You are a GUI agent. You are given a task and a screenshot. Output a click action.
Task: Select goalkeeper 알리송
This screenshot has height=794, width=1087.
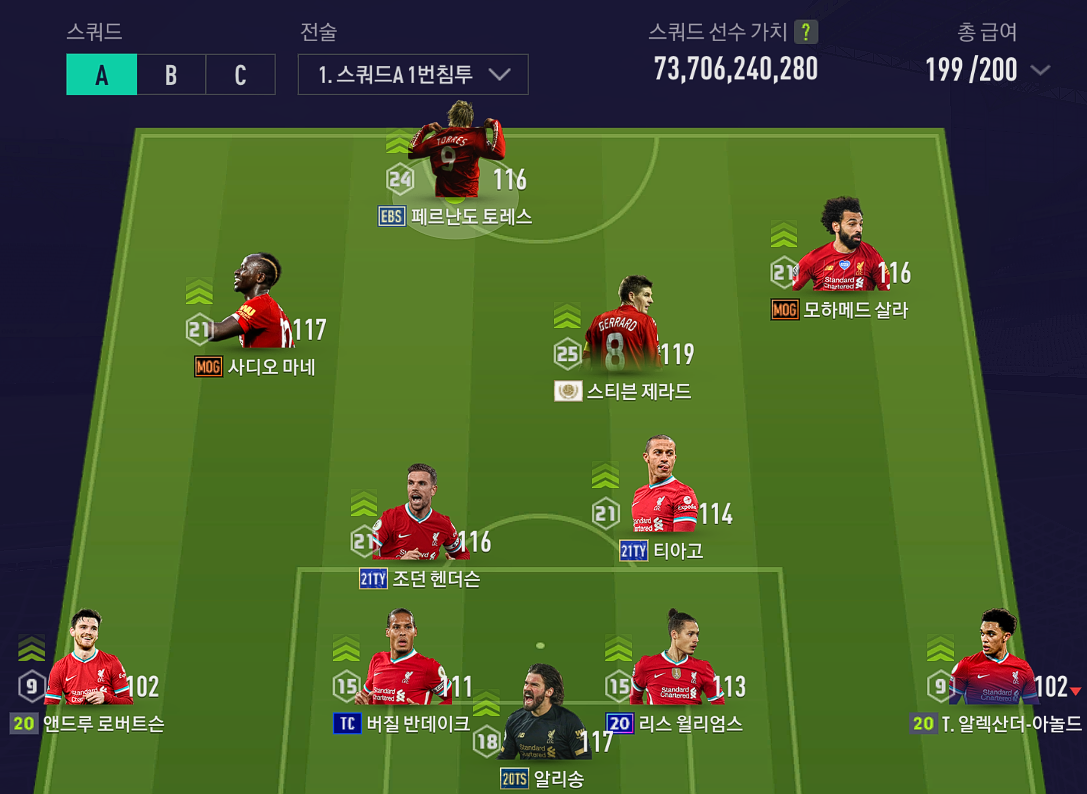(x=542, y=714)
